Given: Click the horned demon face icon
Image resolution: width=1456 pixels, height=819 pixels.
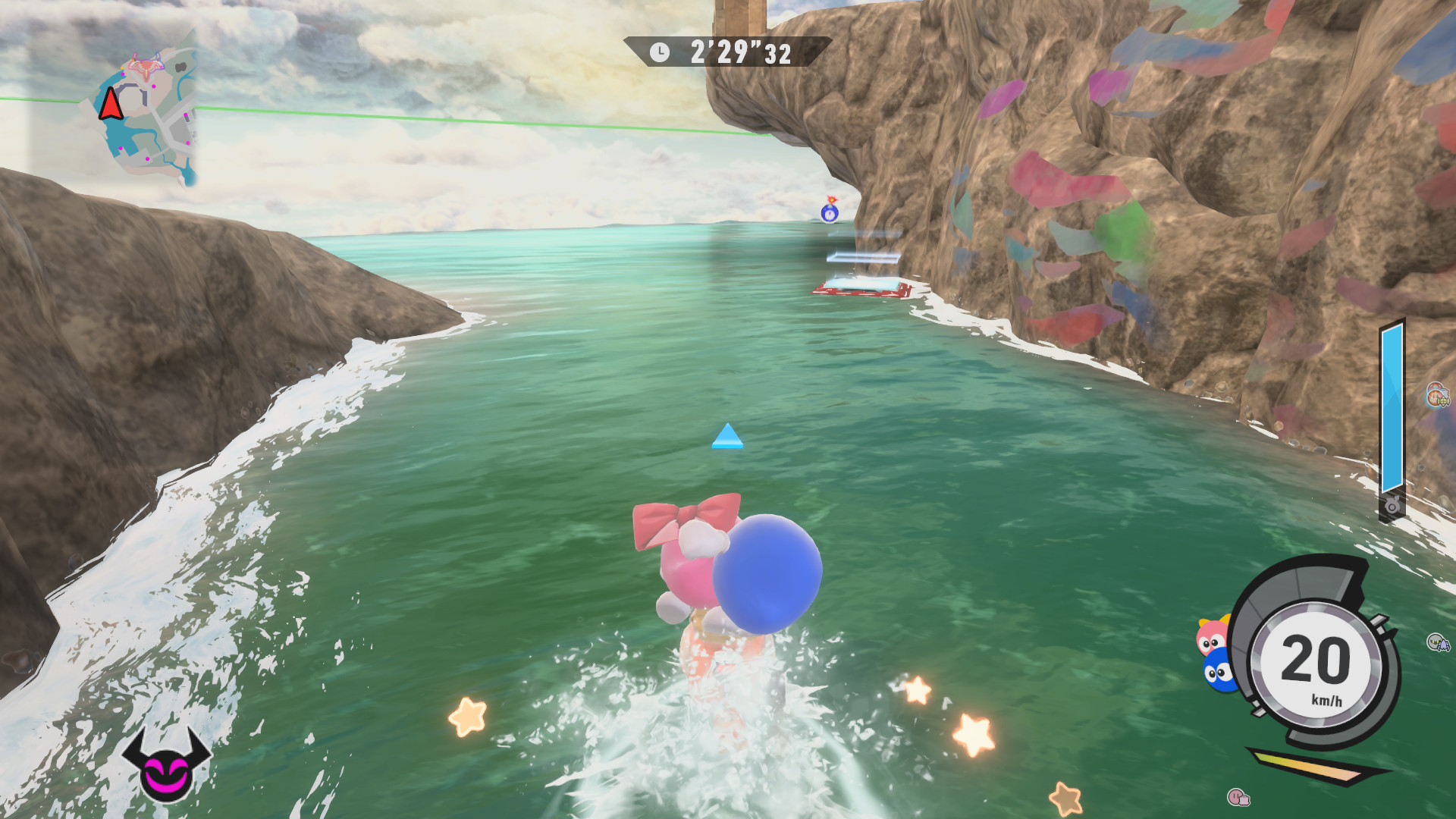Looking at the screenshot, I should tap(166, 764).
